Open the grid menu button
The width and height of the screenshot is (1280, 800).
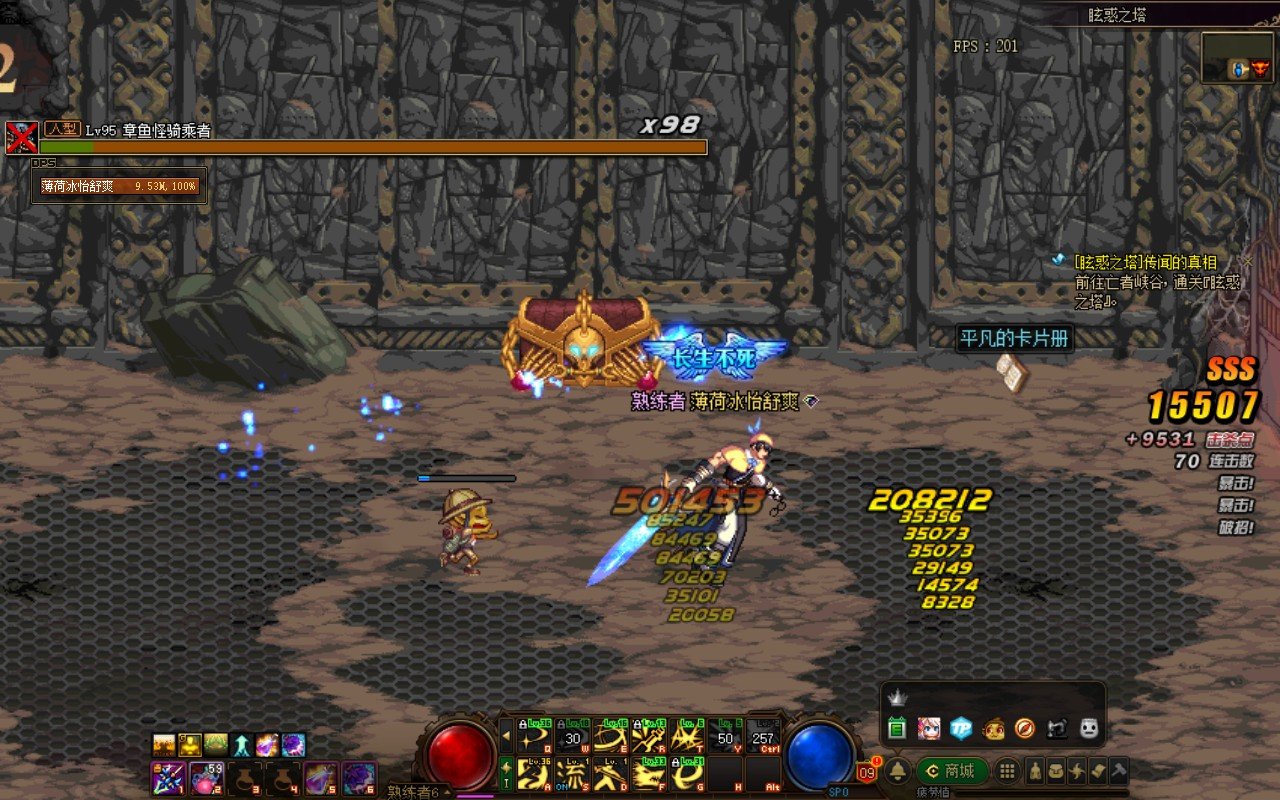[1007, 771]
